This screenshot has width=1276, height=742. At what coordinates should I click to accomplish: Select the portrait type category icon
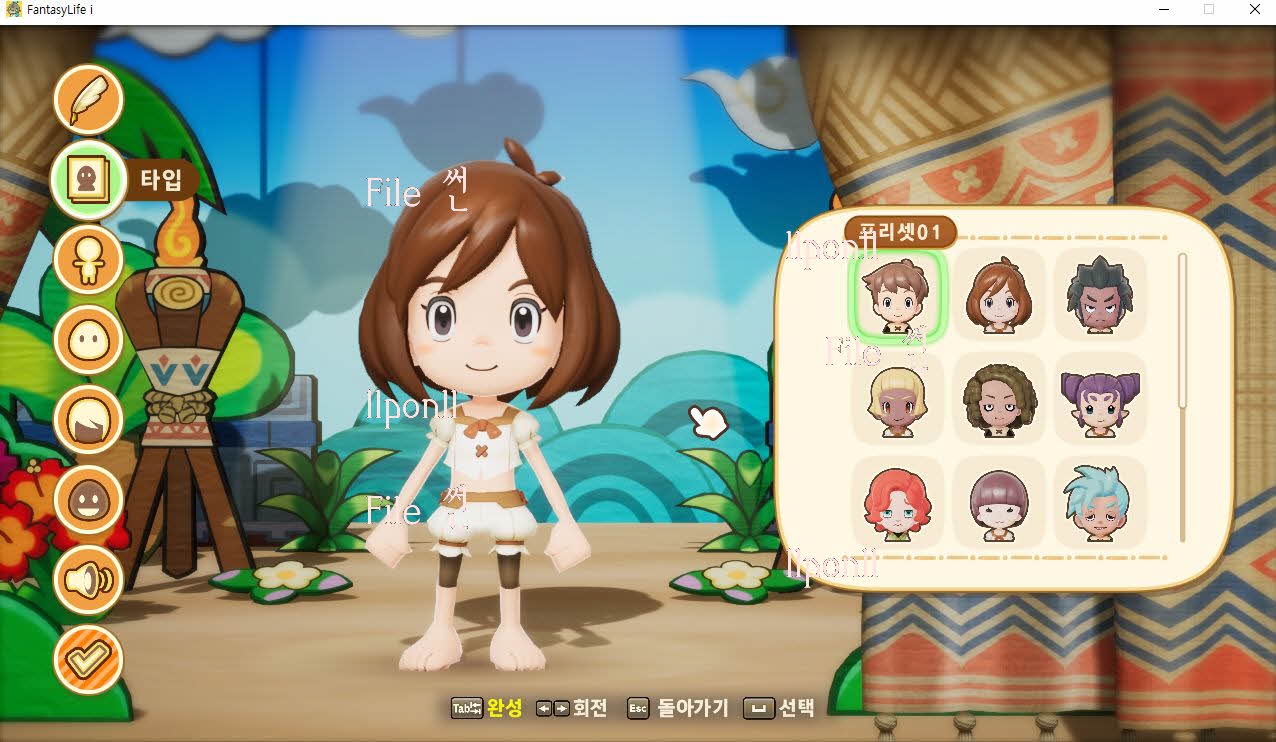tap(88, 180)
